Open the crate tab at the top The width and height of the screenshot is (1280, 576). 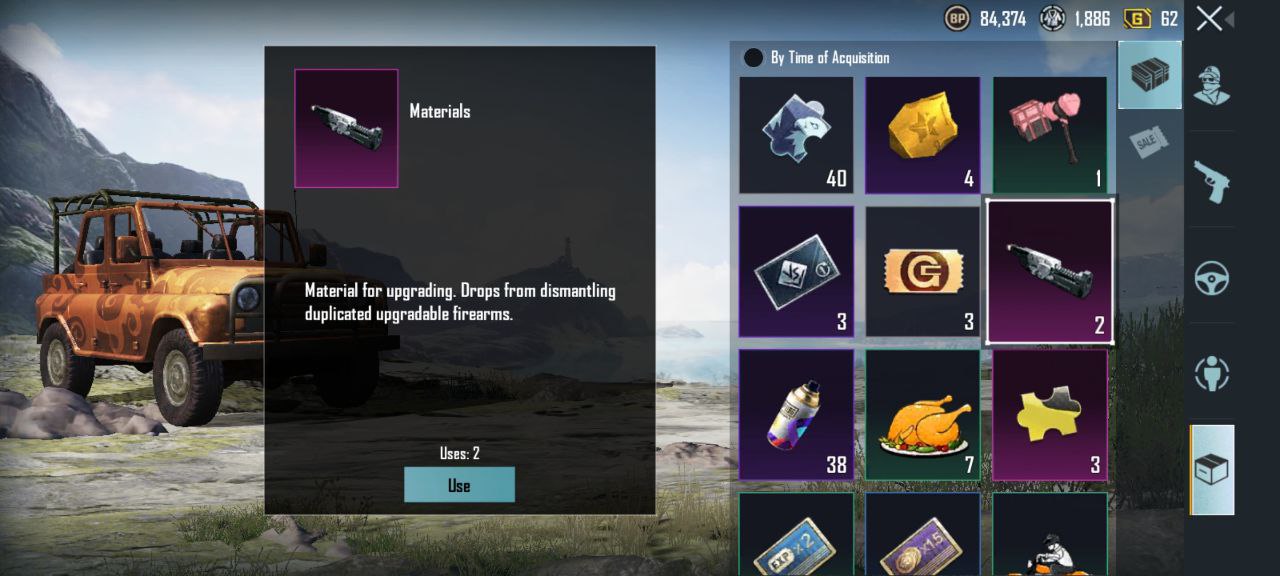(1149, 75)
